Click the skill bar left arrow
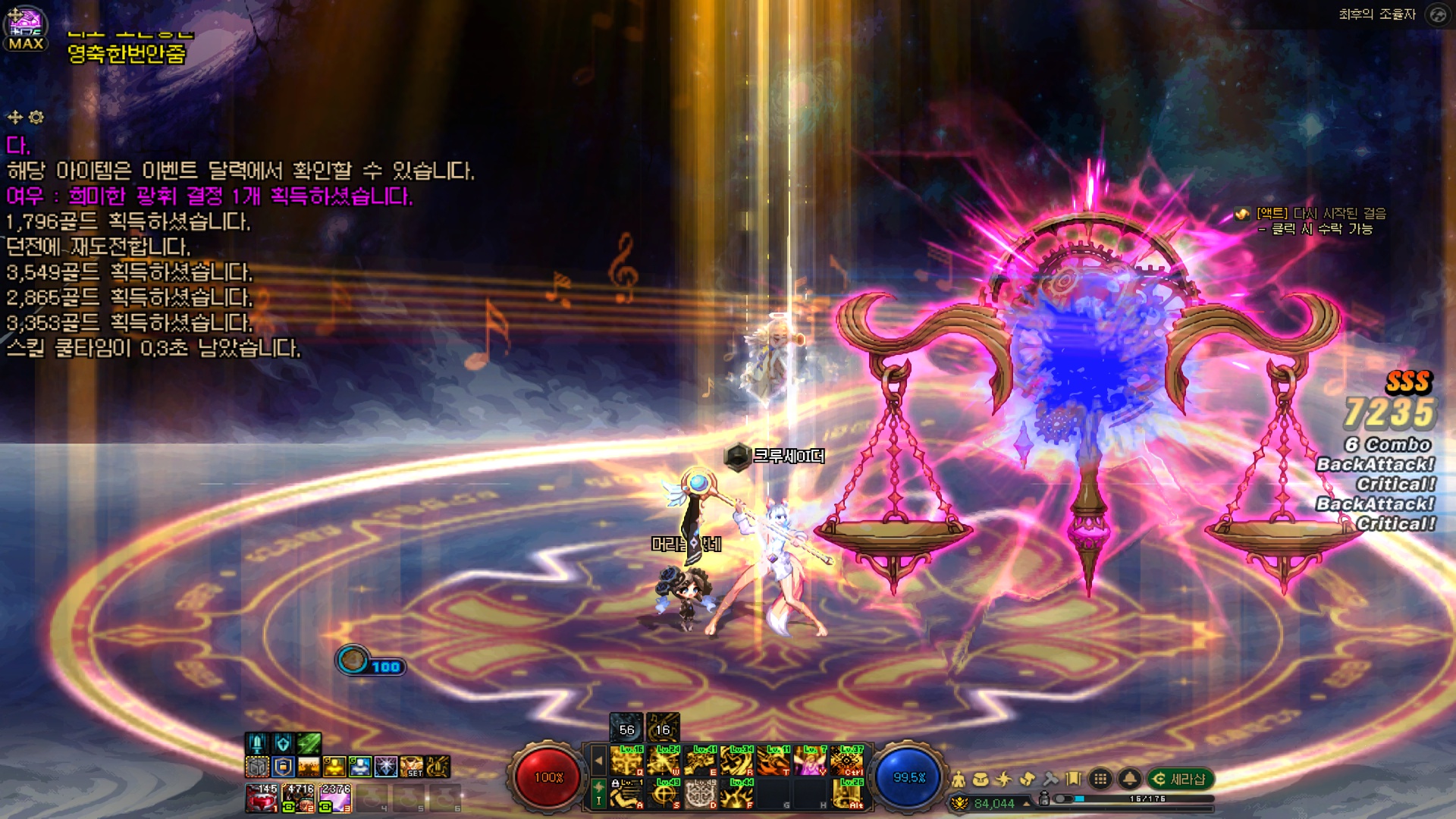This screenshot has width=1456, height=819. click(x=598, y=761)
